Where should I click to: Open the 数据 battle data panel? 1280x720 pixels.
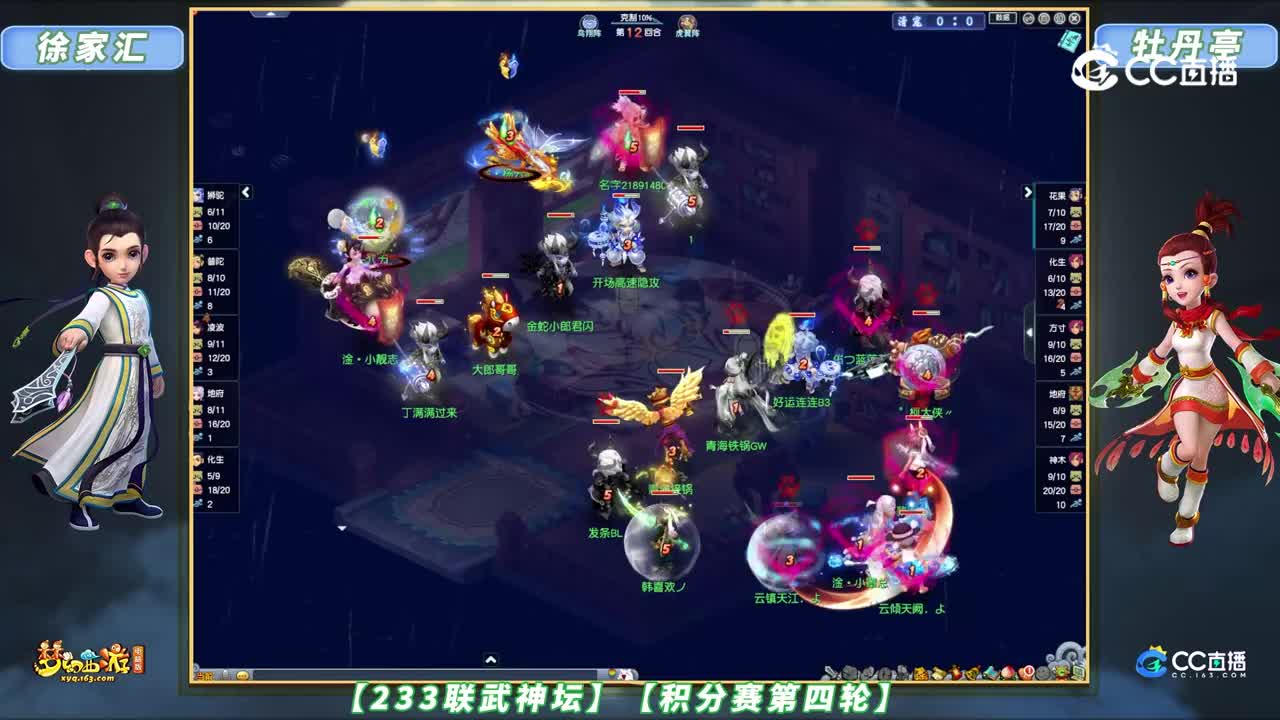1004,18
